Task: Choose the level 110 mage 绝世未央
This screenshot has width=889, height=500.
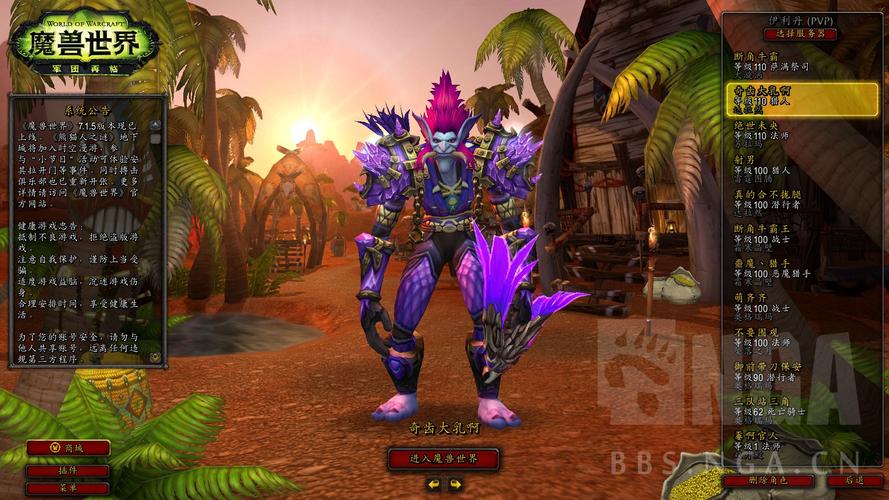Action: (790, 134)
